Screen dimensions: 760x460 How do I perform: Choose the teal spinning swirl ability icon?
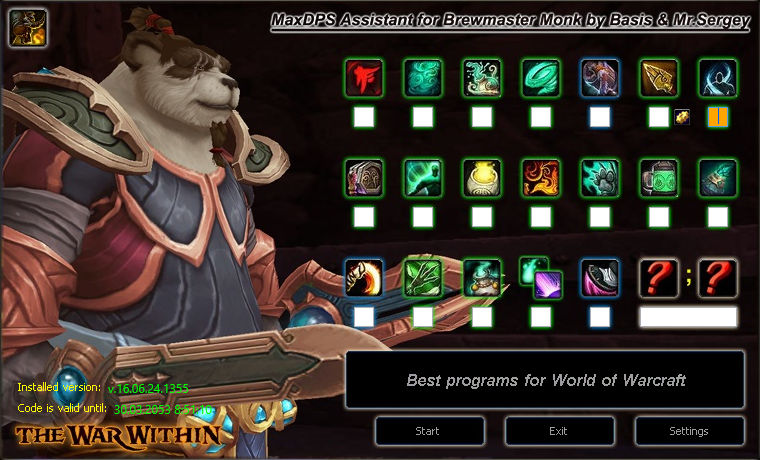[x=541, y=77]
